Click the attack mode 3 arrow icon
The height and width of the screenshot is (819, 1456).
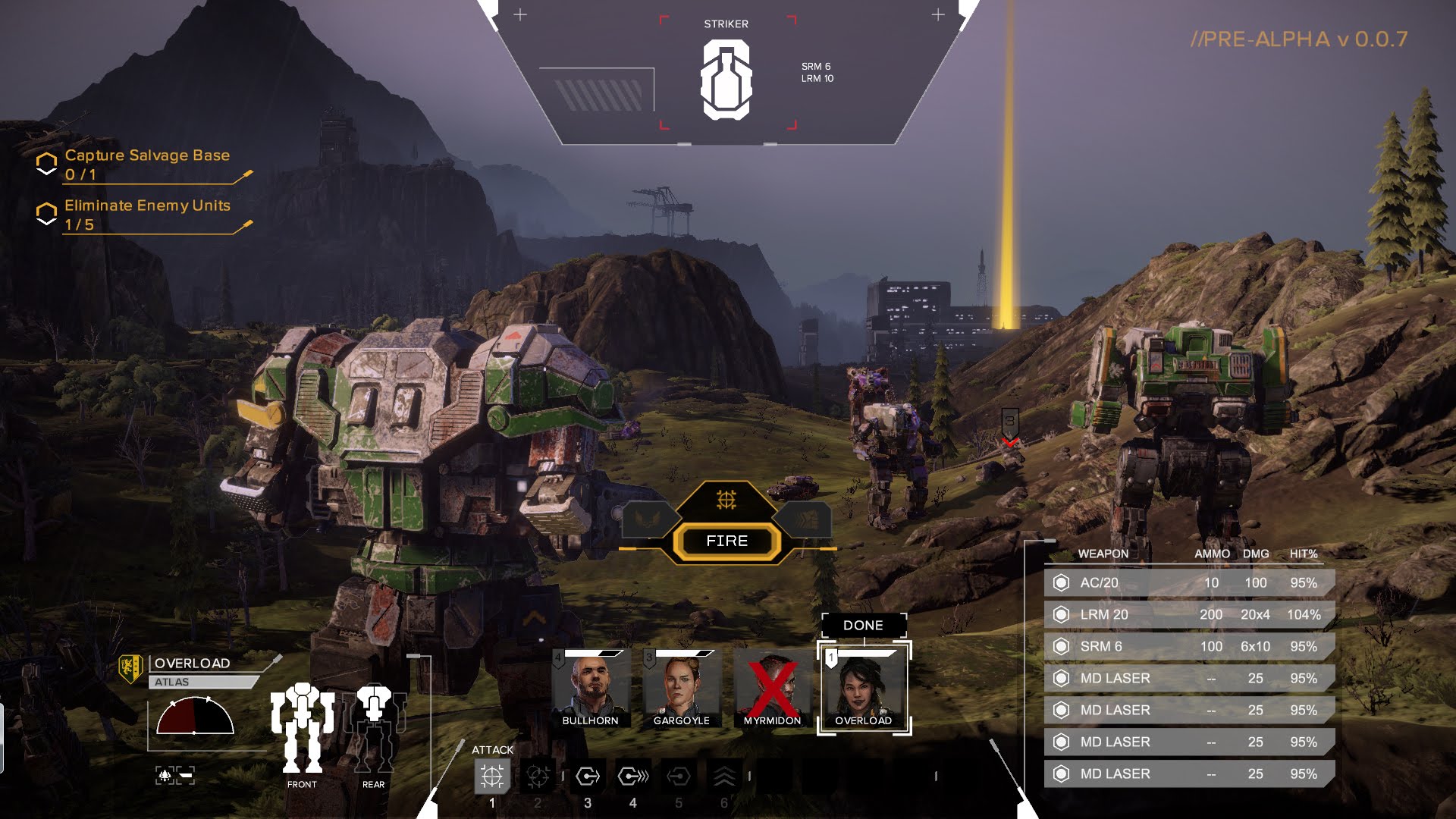587,777
